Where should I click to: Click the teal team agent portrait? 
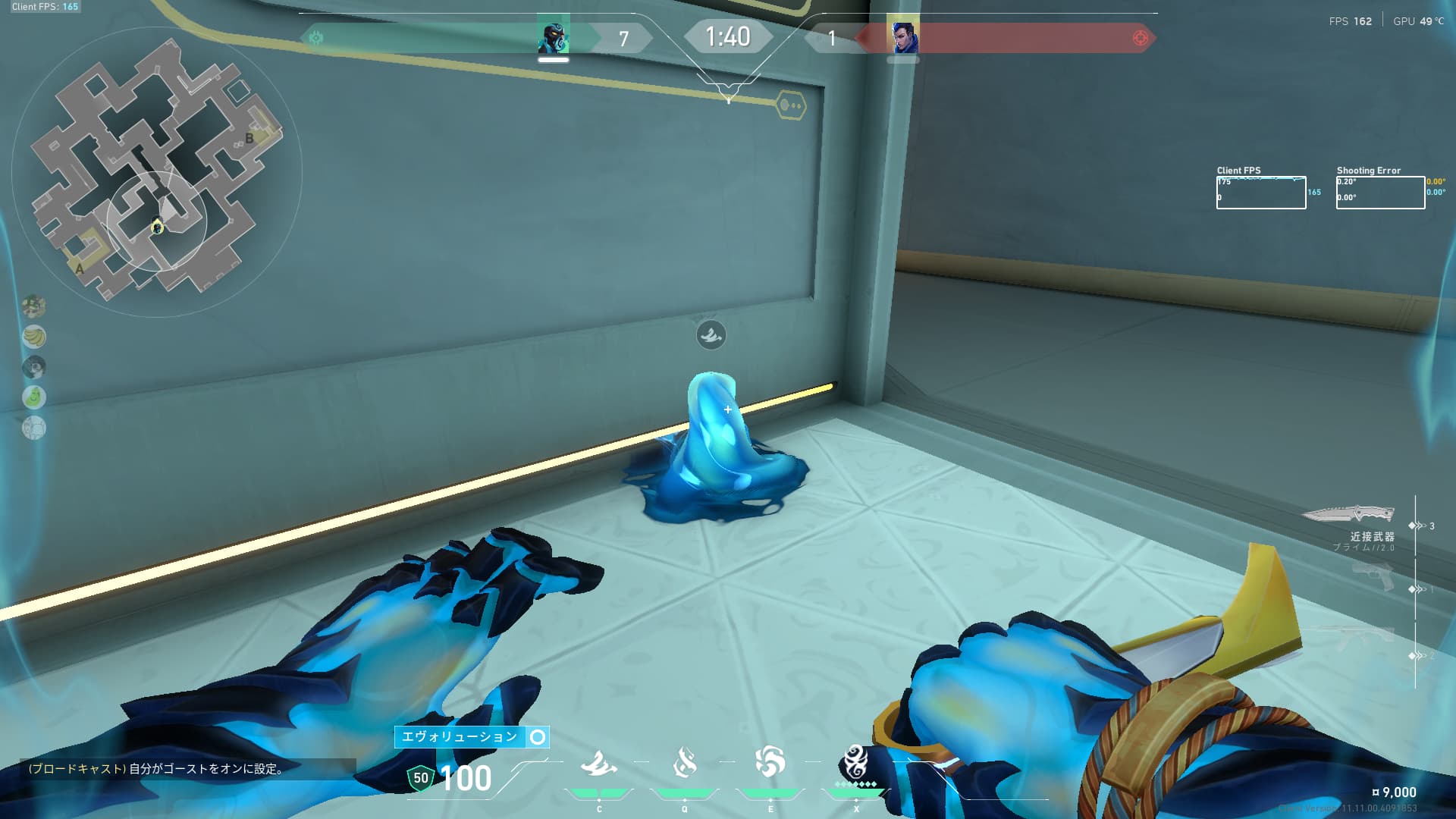[553, 37]
